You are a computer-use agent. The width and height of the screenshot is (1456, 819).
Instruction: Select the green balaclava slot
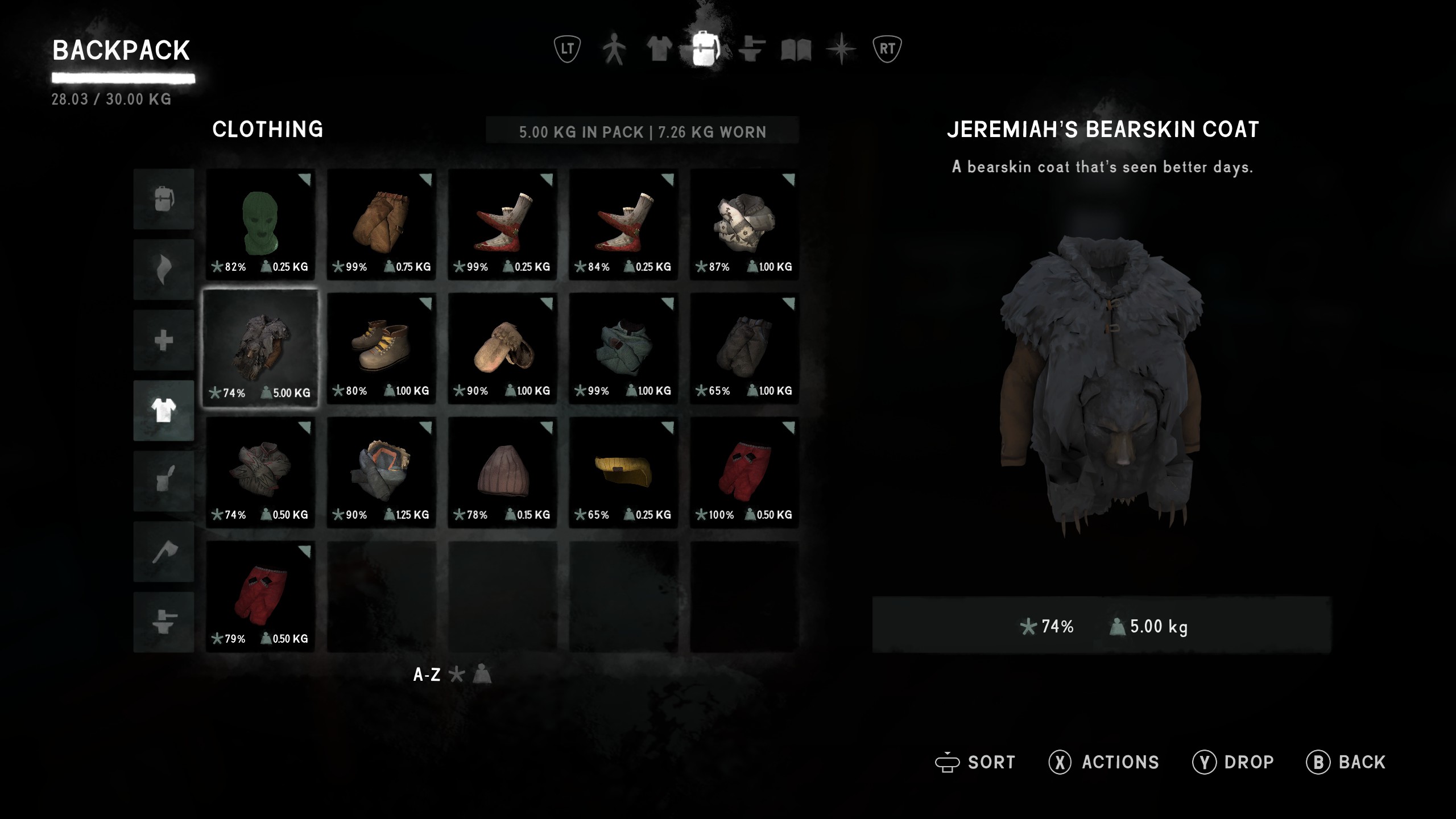coord(260,224)
